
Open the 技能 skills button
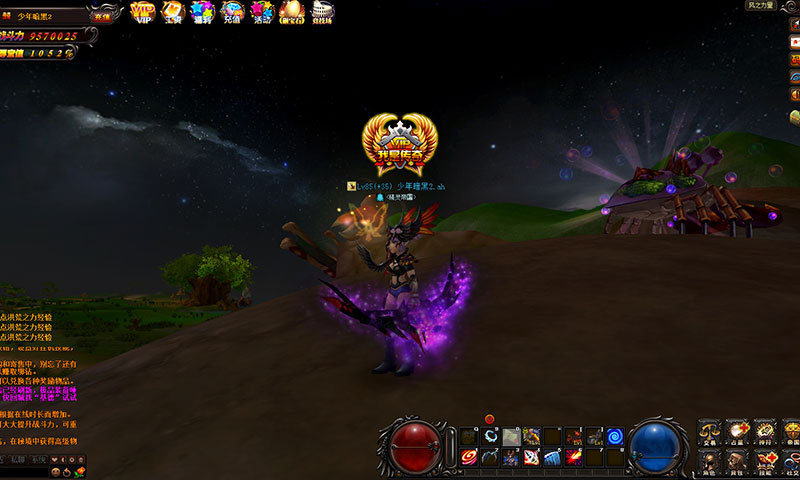[x=765, y=462]
